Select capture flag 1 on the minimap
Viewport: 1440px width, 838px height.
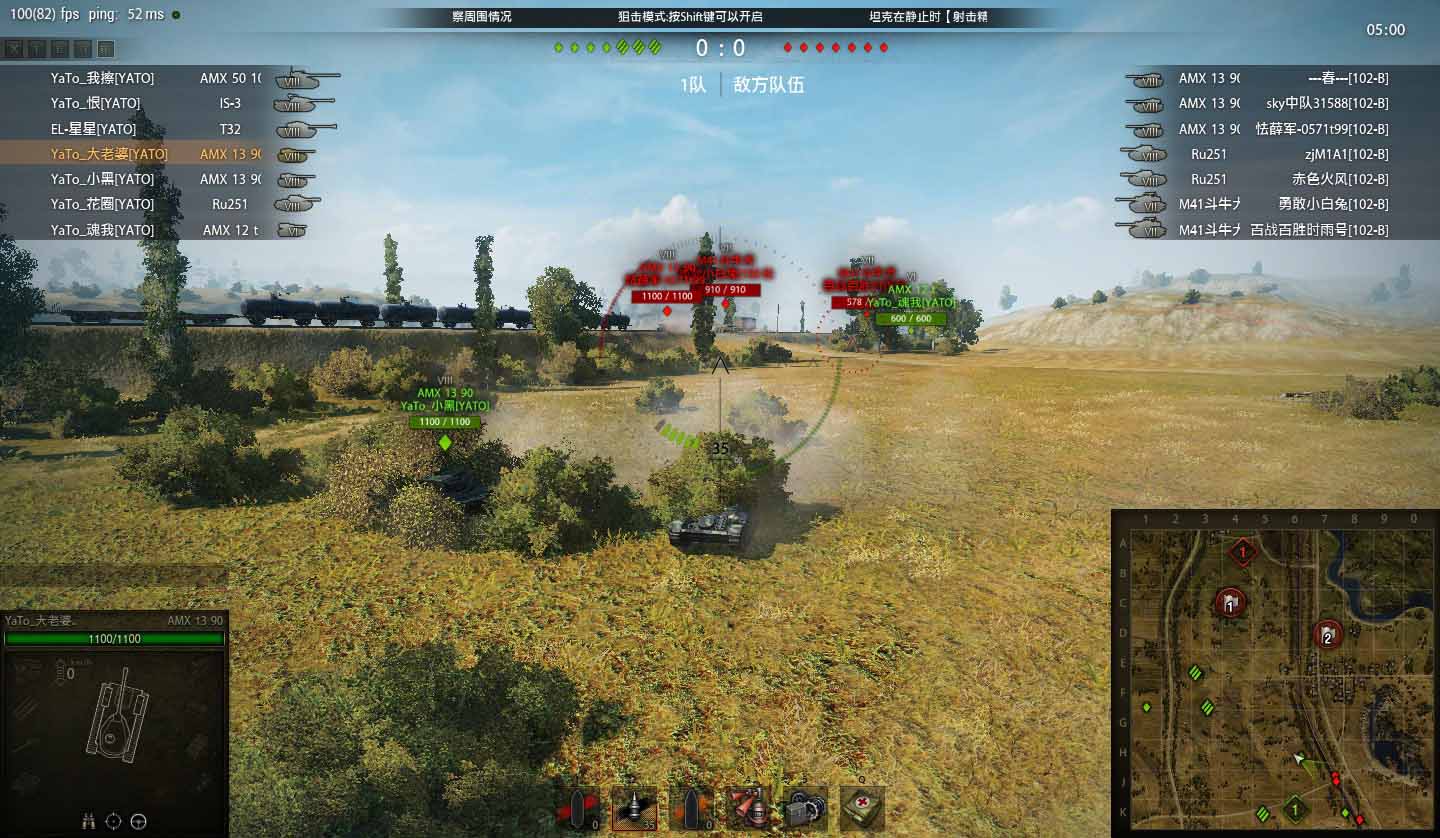coord(1230,602)
